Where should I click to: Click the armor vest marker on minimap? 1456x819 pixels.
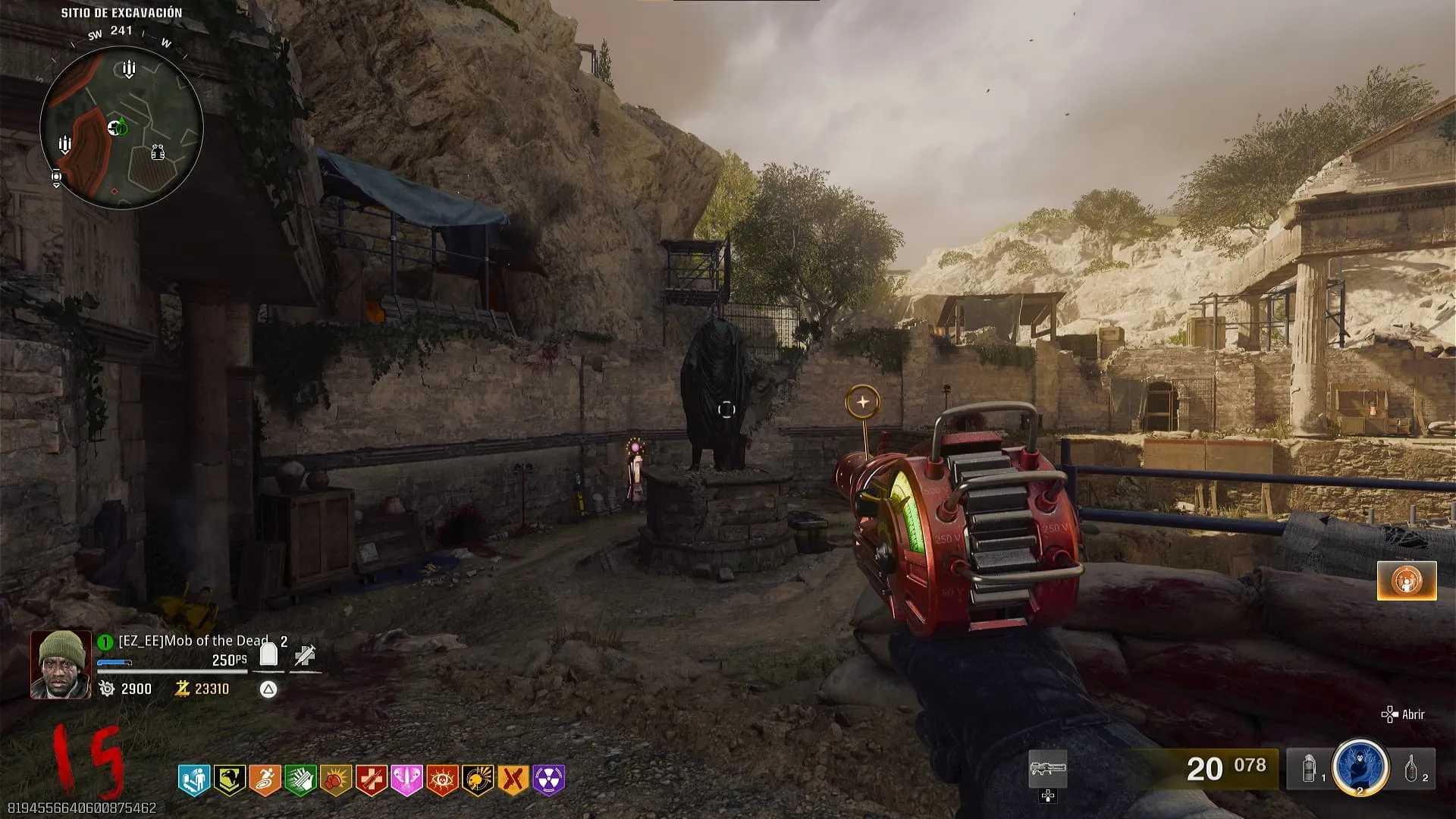158,152
